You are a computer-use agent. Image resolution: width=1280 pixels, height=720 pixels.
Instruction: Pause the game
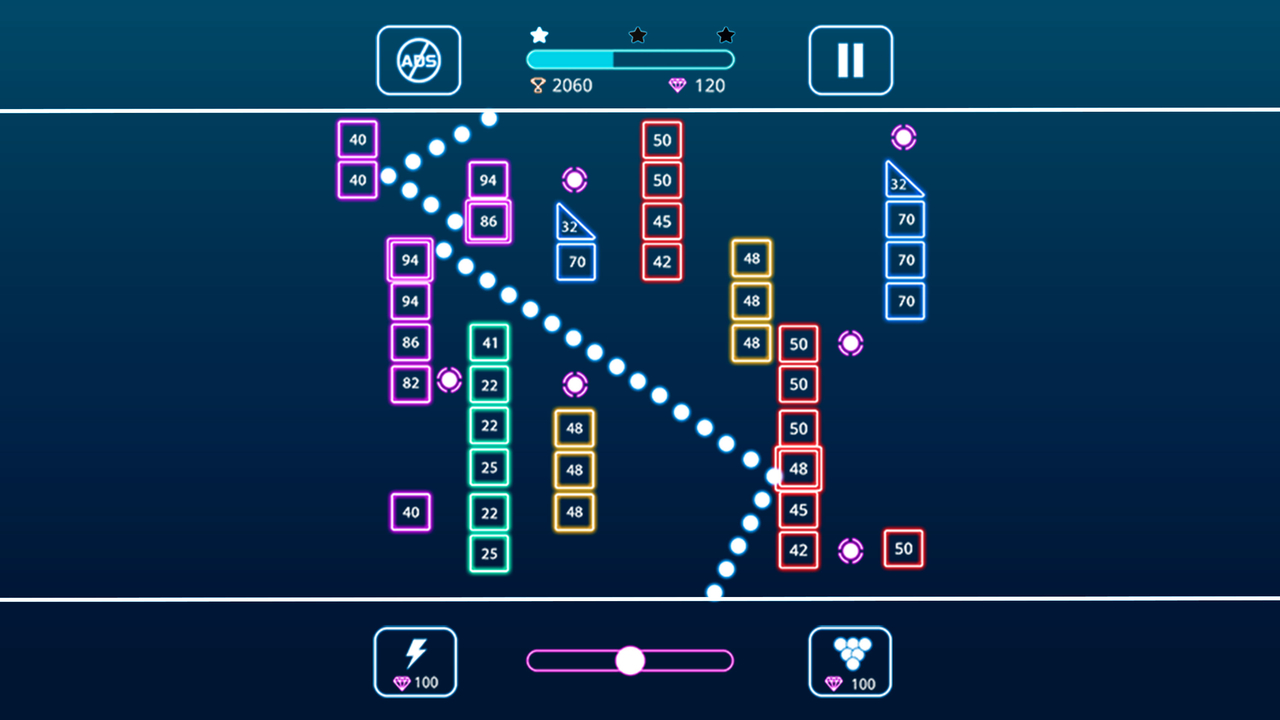(850, 61)
